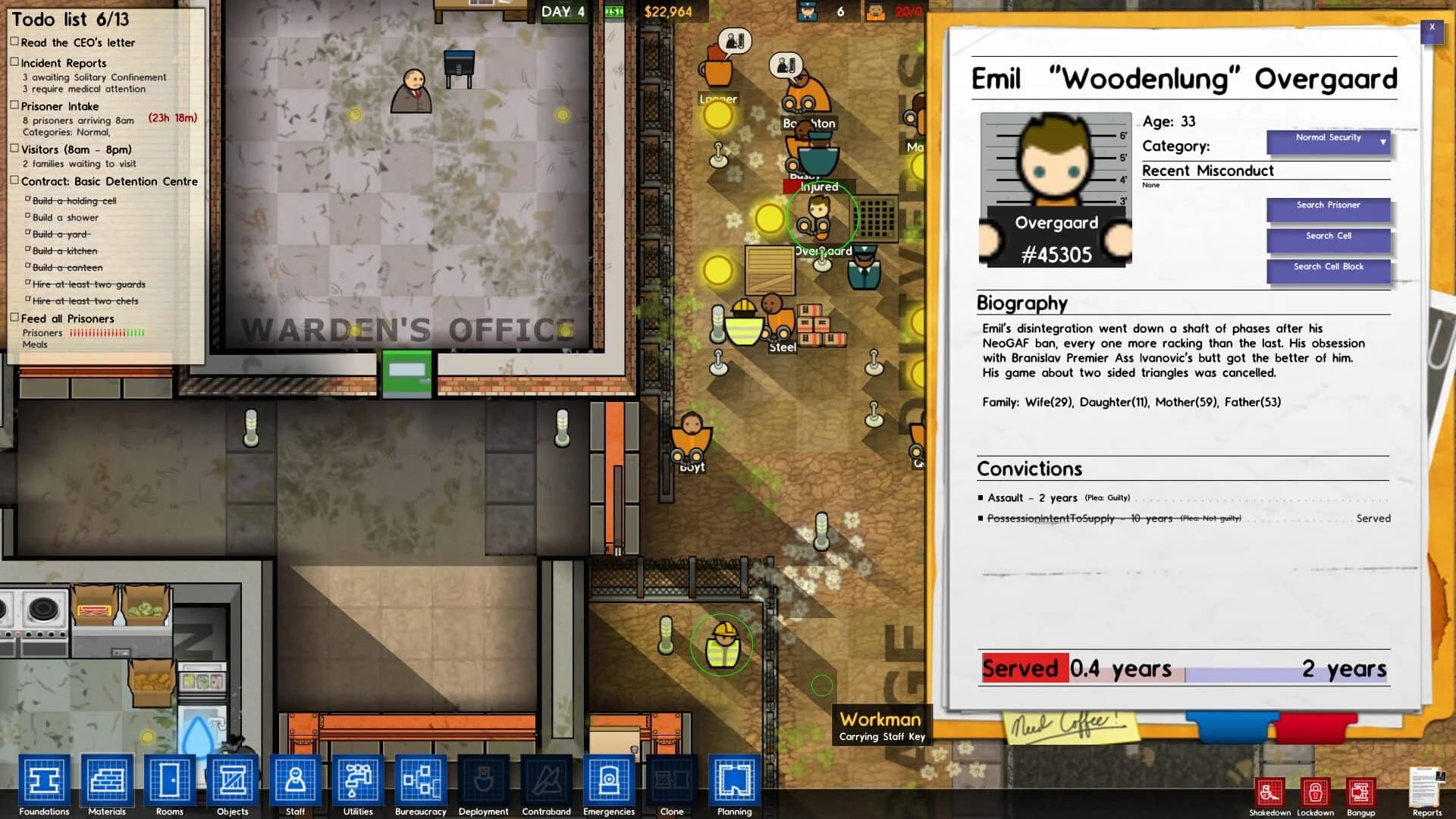Click the Search Cell Block button
The width and height of the screenshot is (1456, 819).
pyautogui.click(x=1328, y=270)
